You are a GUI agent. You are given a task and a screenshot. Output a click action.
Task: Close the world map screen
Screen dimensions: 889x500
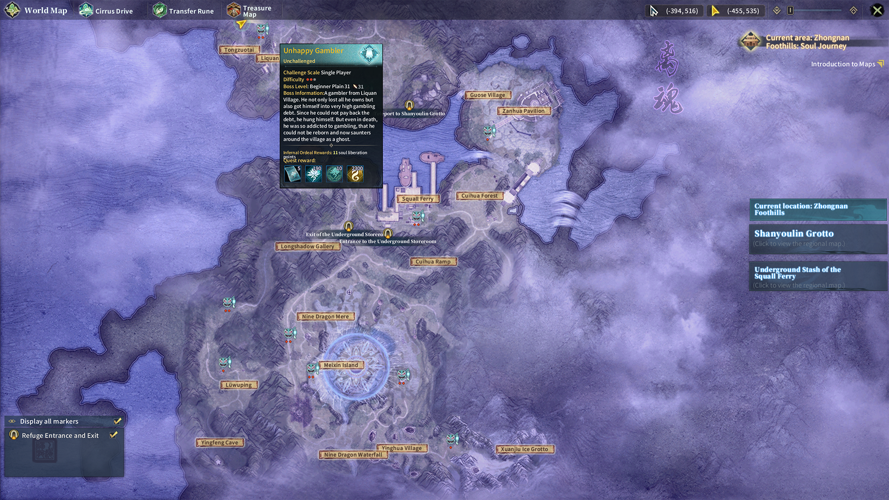pyautogui.click(x=877, y=10)
